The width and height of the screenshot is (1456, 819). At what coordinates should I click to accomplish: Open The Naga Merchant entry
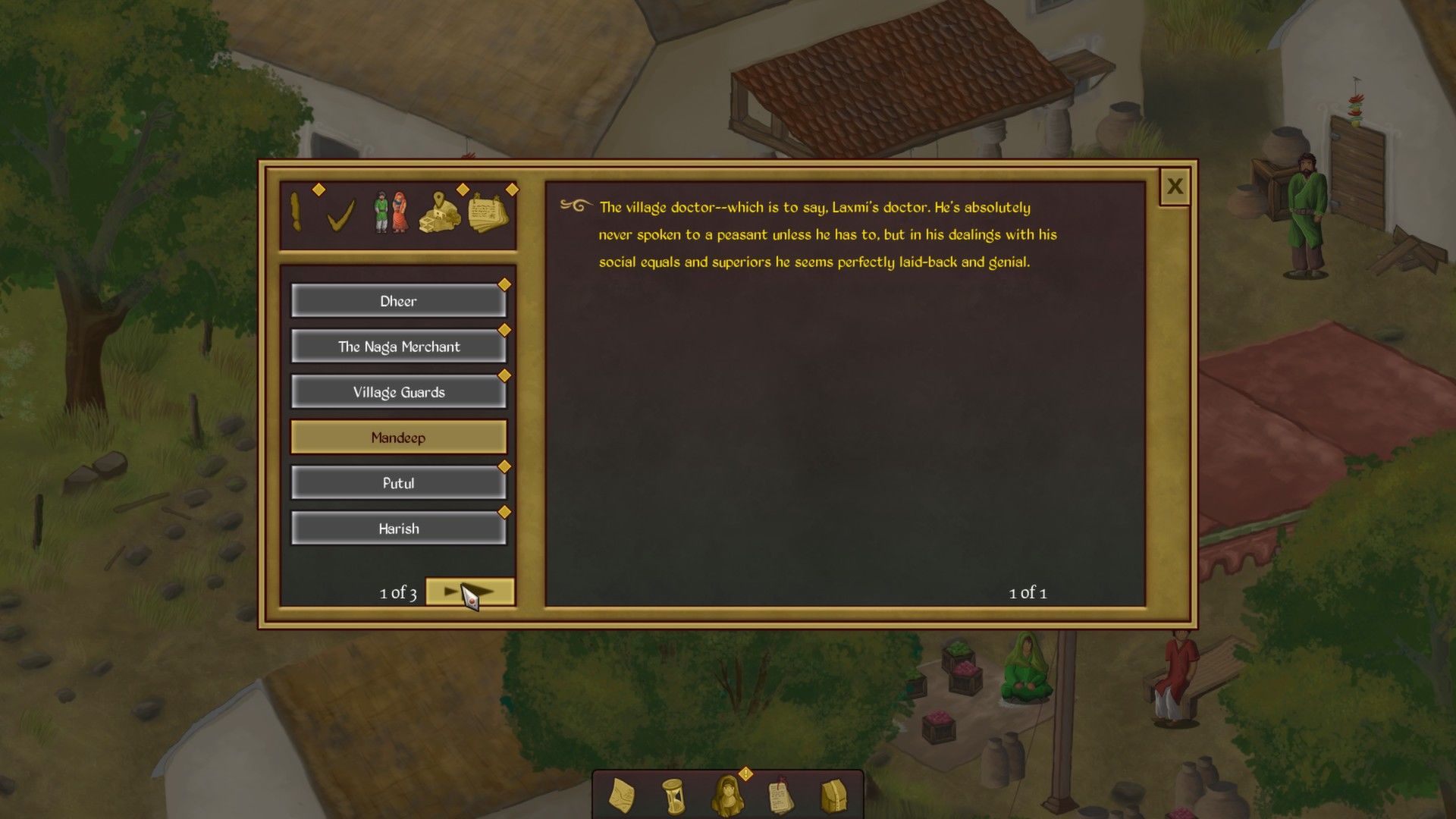[398, 347]
